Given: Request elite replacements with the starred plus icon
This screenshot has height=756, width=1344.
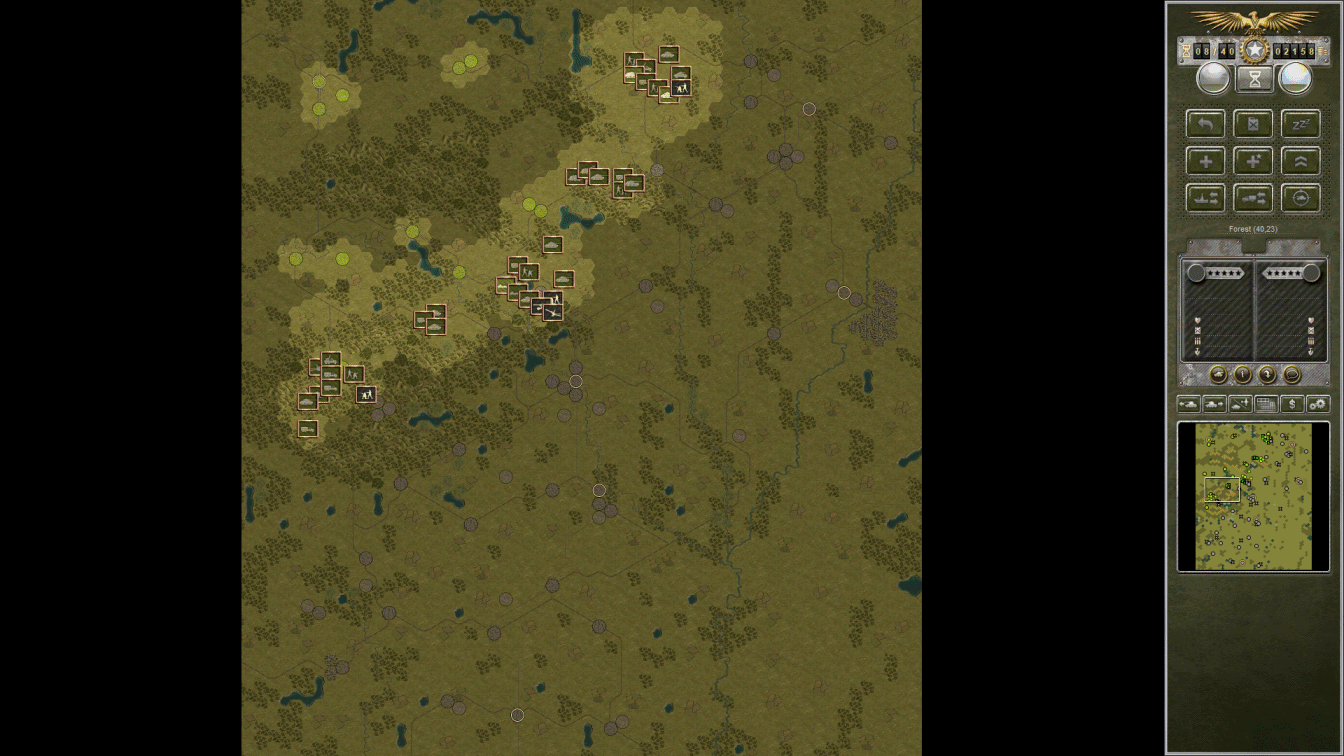Looking at the screenshot, I should [x=1253, y=160].
